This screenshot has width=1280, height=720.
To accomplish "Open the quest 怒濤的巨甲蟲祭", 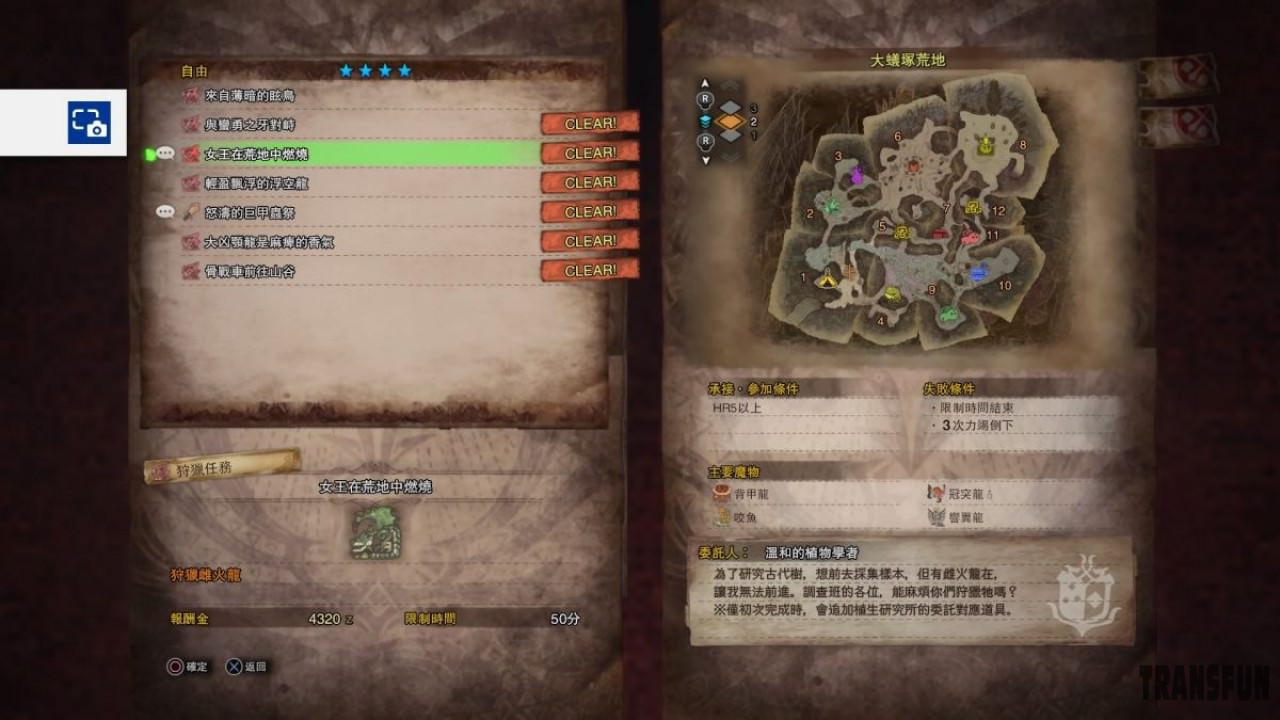I will (x=250, y=212).
